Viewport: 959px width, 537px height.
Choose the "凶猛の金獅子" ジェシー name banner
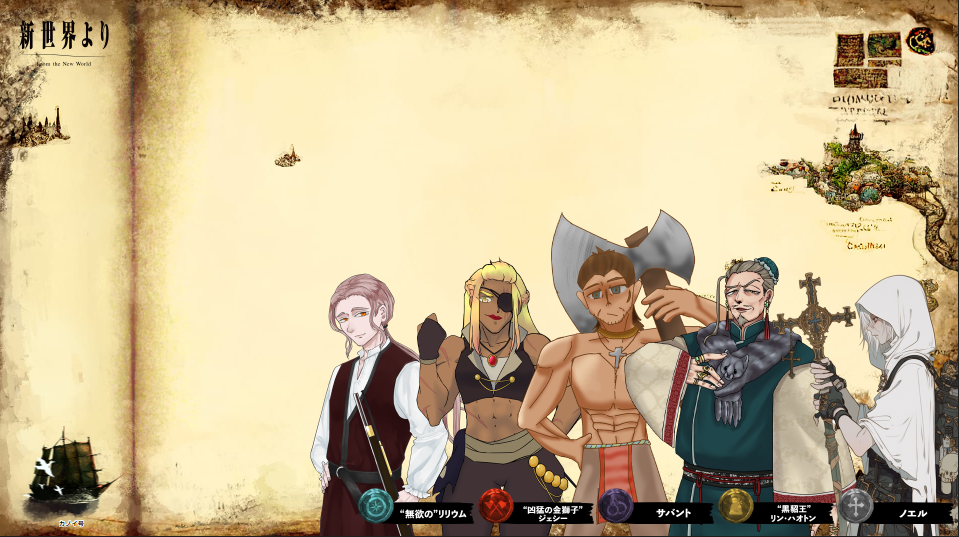pyautogui.click(x=552, y=513)
